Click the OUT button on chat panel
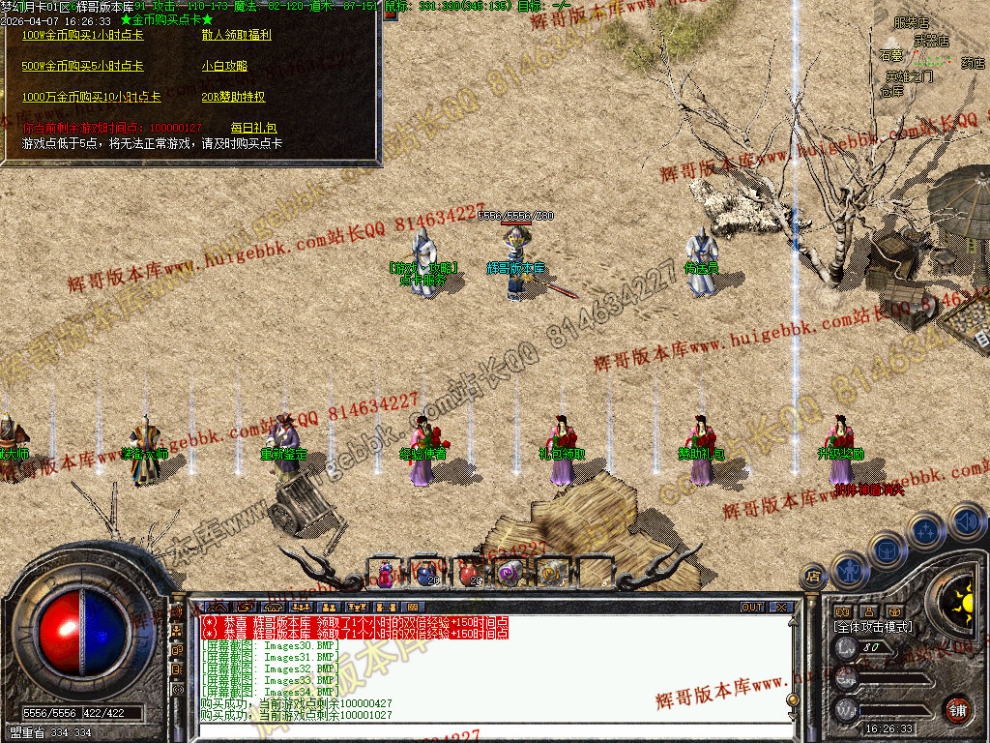The height and width of the screenshot is (743, 990). coord(752,607)
